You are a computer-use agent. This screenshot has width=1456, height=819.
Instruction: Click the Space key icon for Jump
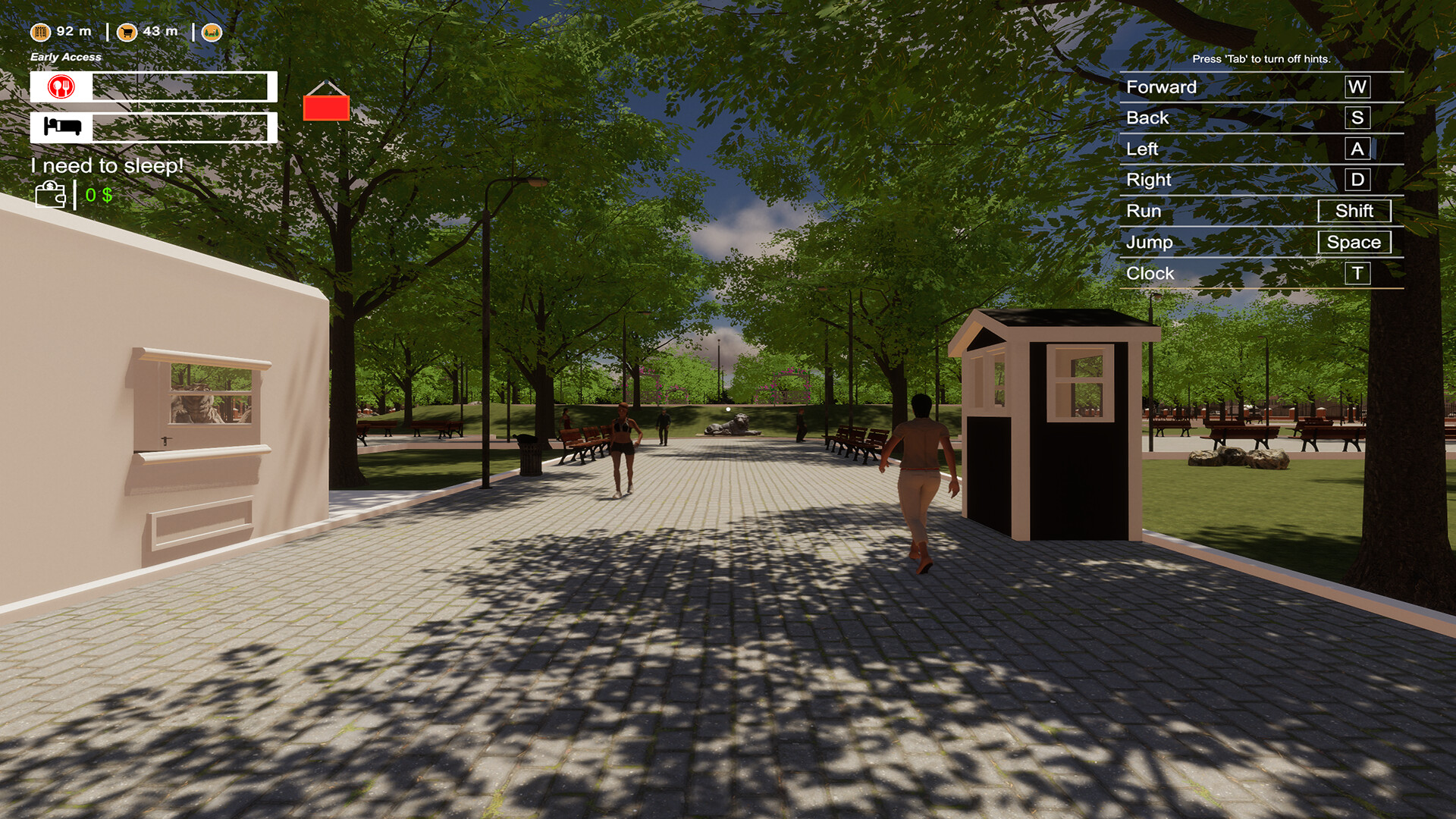pyautogui.click(x=1355, y=242)
